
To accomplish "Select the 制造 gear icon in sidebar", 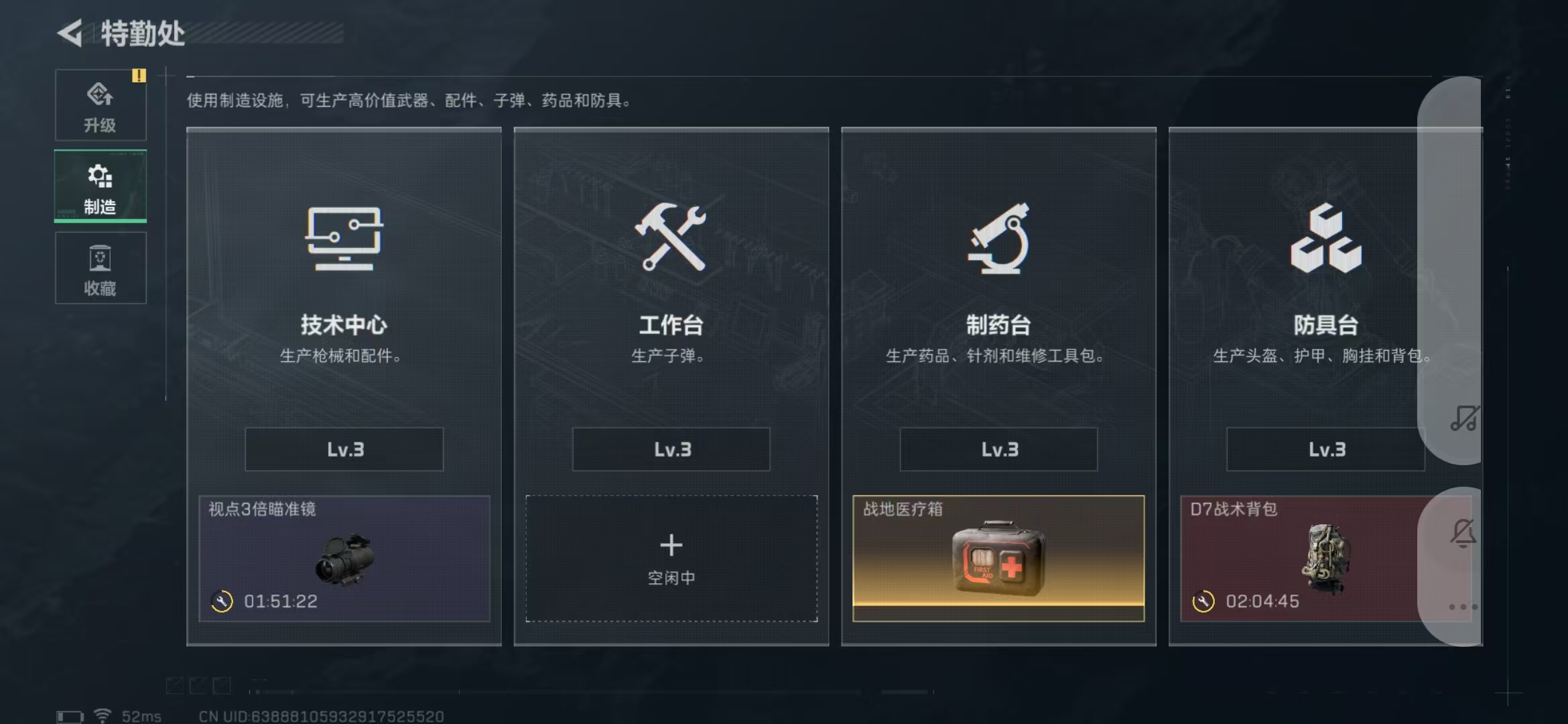I will 100,176.
